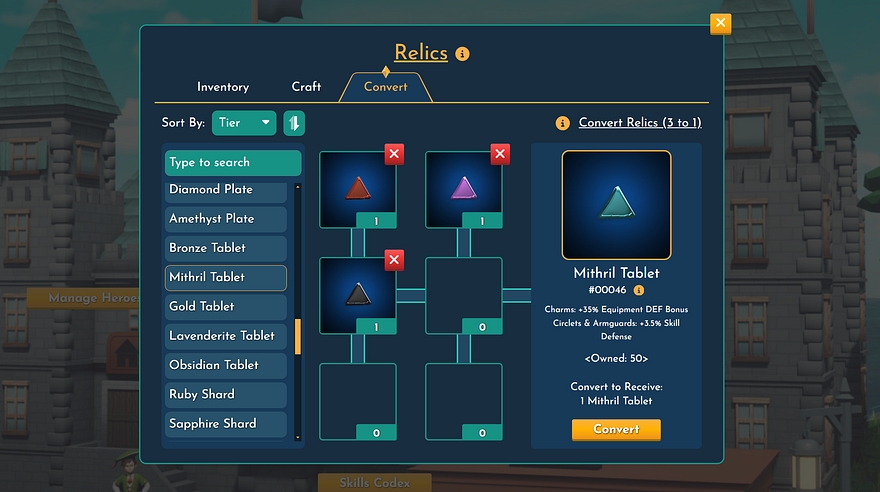Select Diamond Plate from the list
880x492 pixels.
click(x=226, y=190)
